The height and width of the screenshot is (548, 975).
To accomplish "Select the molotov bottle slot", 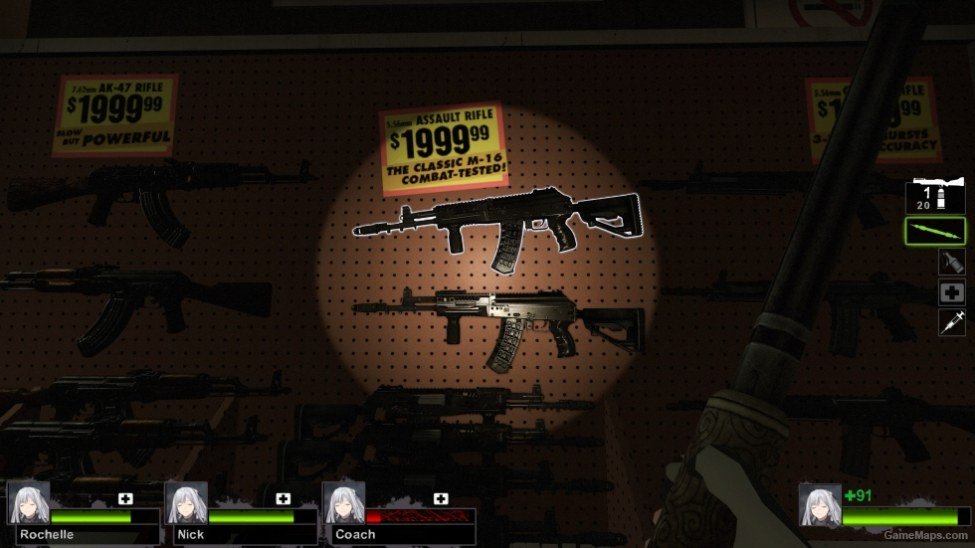I will point(951,263).
